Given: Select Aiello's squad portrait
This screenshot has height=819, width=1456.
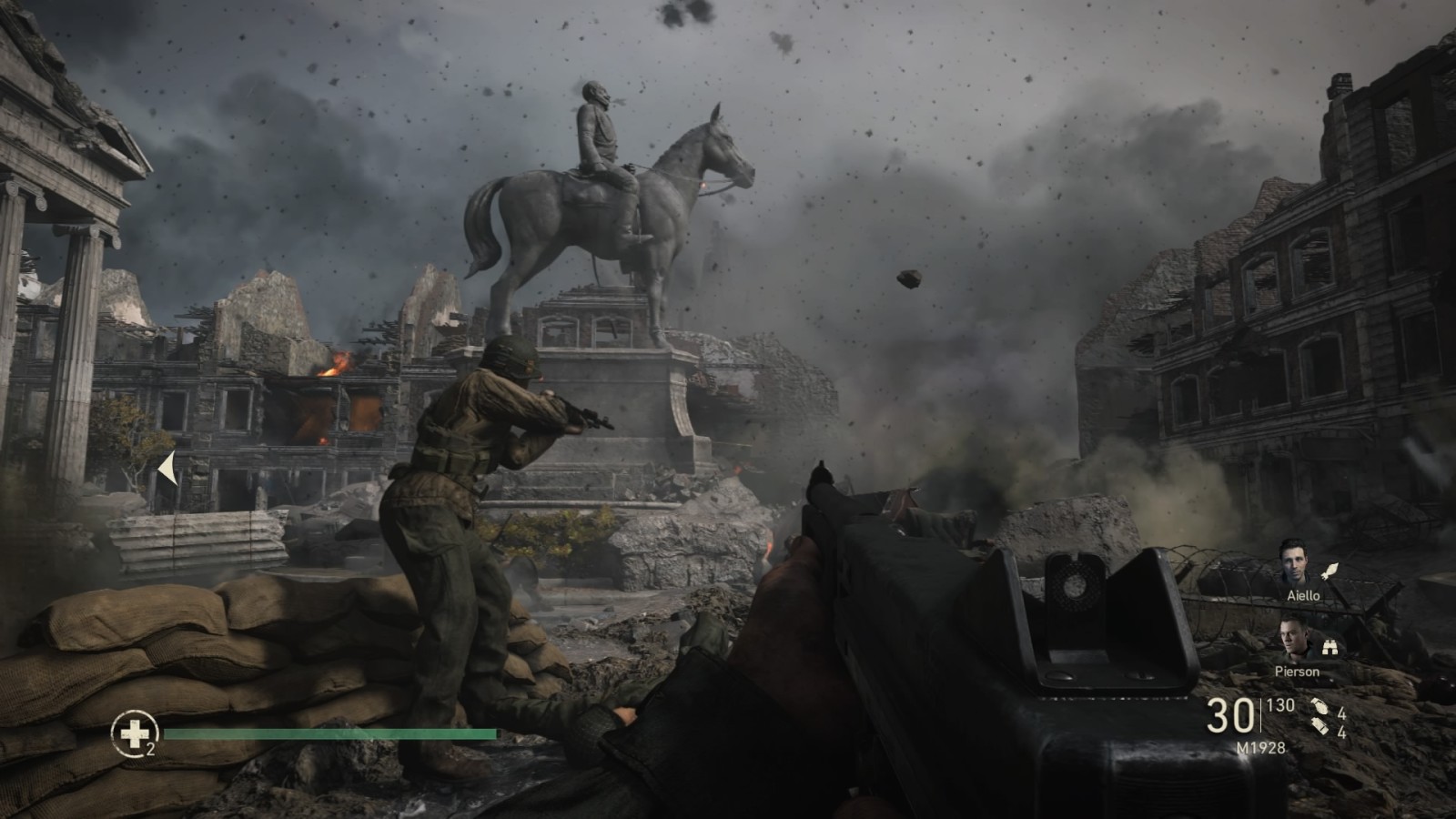Looking at the screenshot, I should [1298, 564].
